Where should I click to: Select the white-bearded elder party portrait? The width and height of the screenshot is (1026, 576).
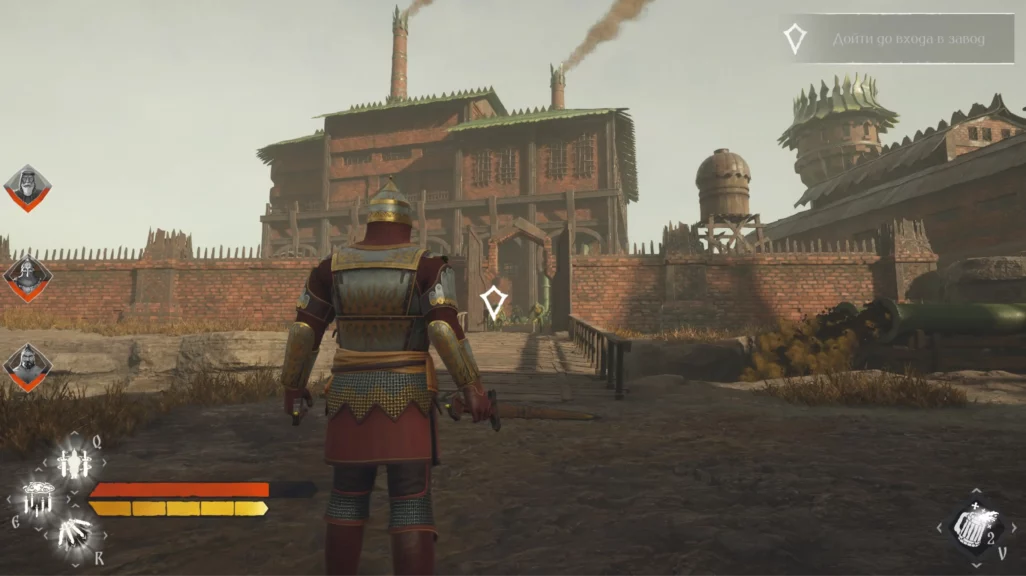coord(27,187)
